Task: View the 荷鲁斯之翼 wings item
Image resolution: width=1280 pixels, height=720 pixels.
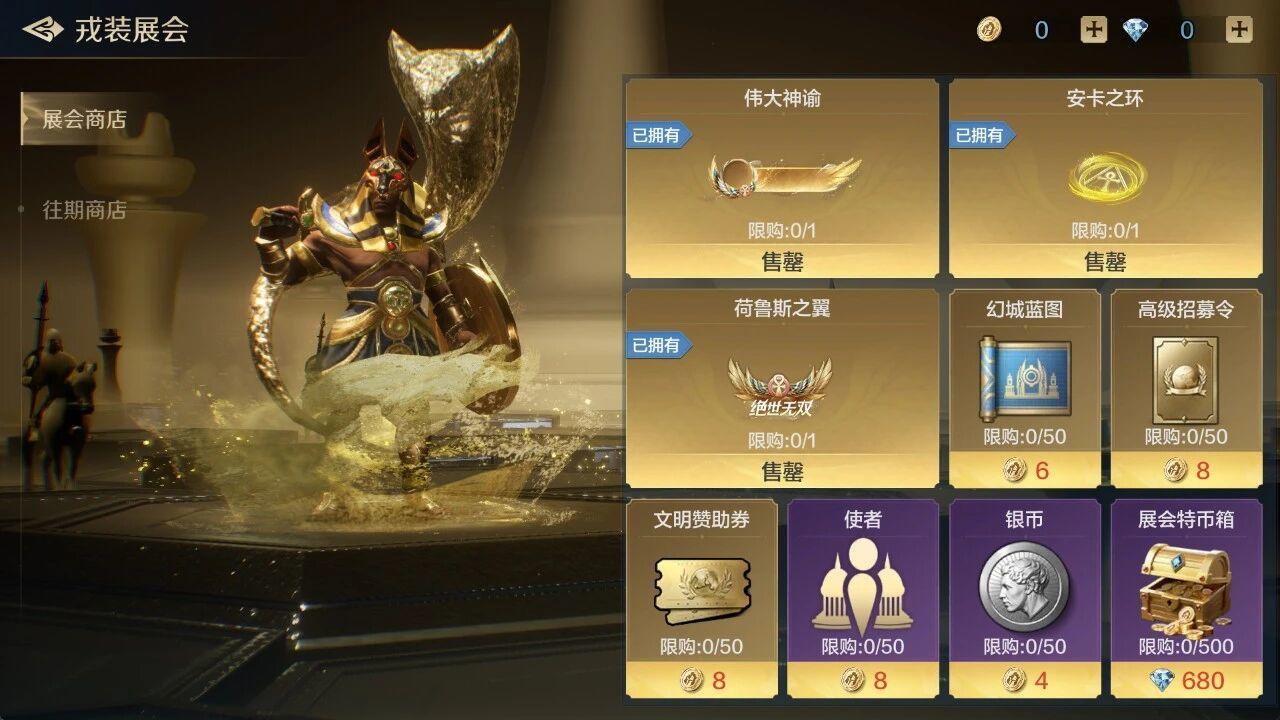Action: (781, 385)
